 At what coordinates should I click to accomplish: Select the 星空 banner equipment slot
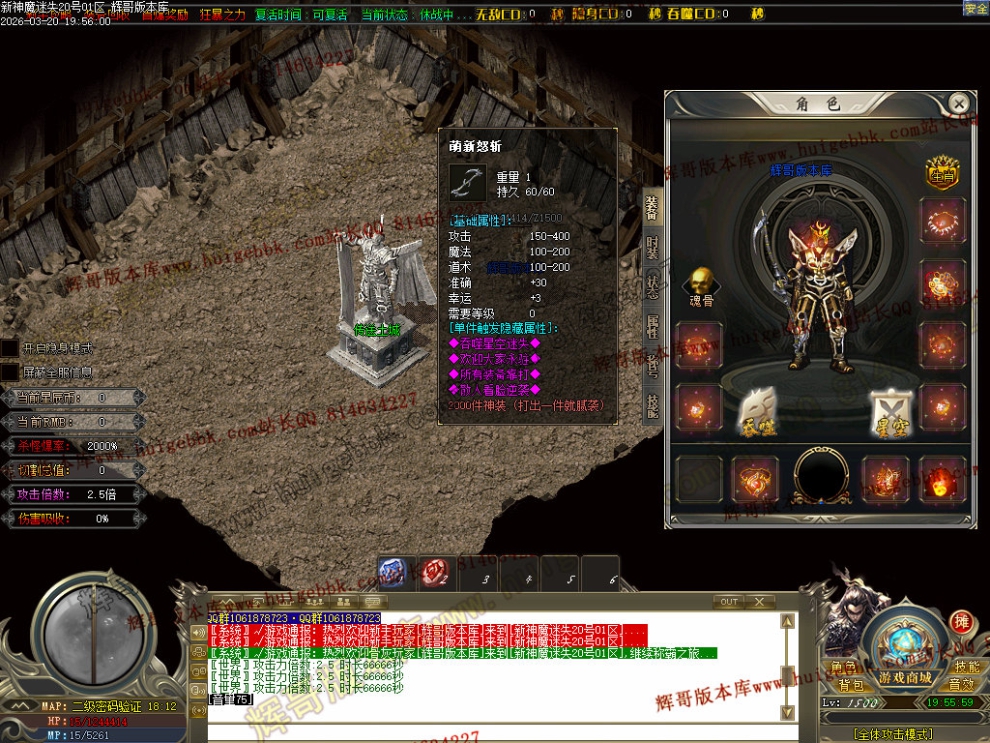pos(887,408)
